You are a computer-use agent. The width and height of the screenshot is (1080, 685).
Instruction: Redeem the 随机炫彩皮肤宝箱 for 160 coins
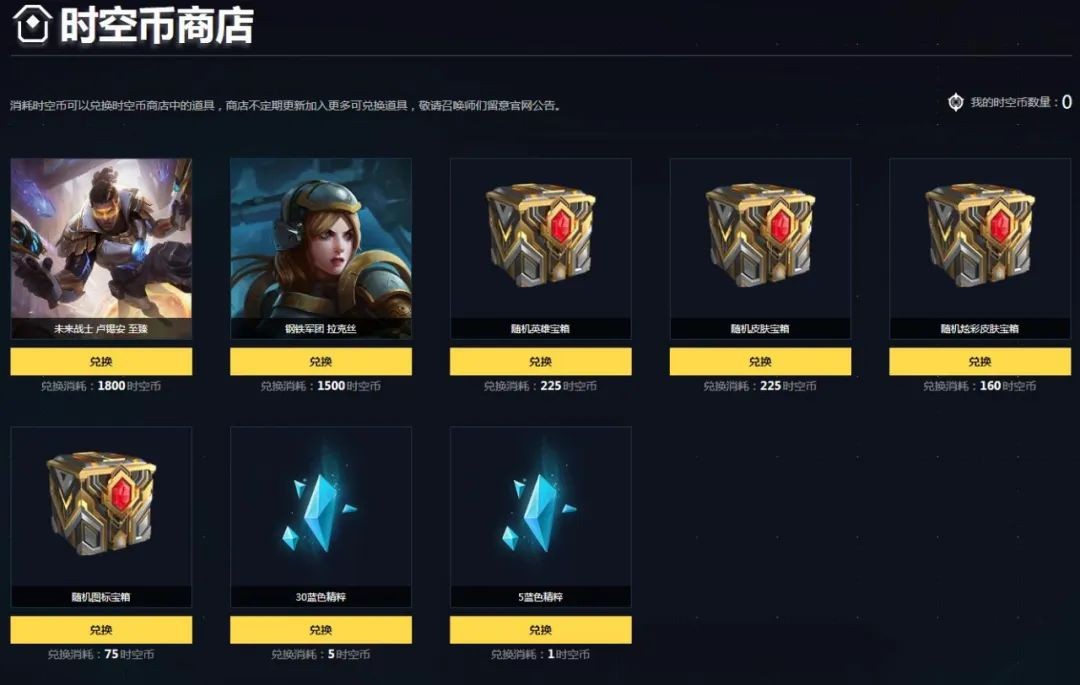[979, 361]
